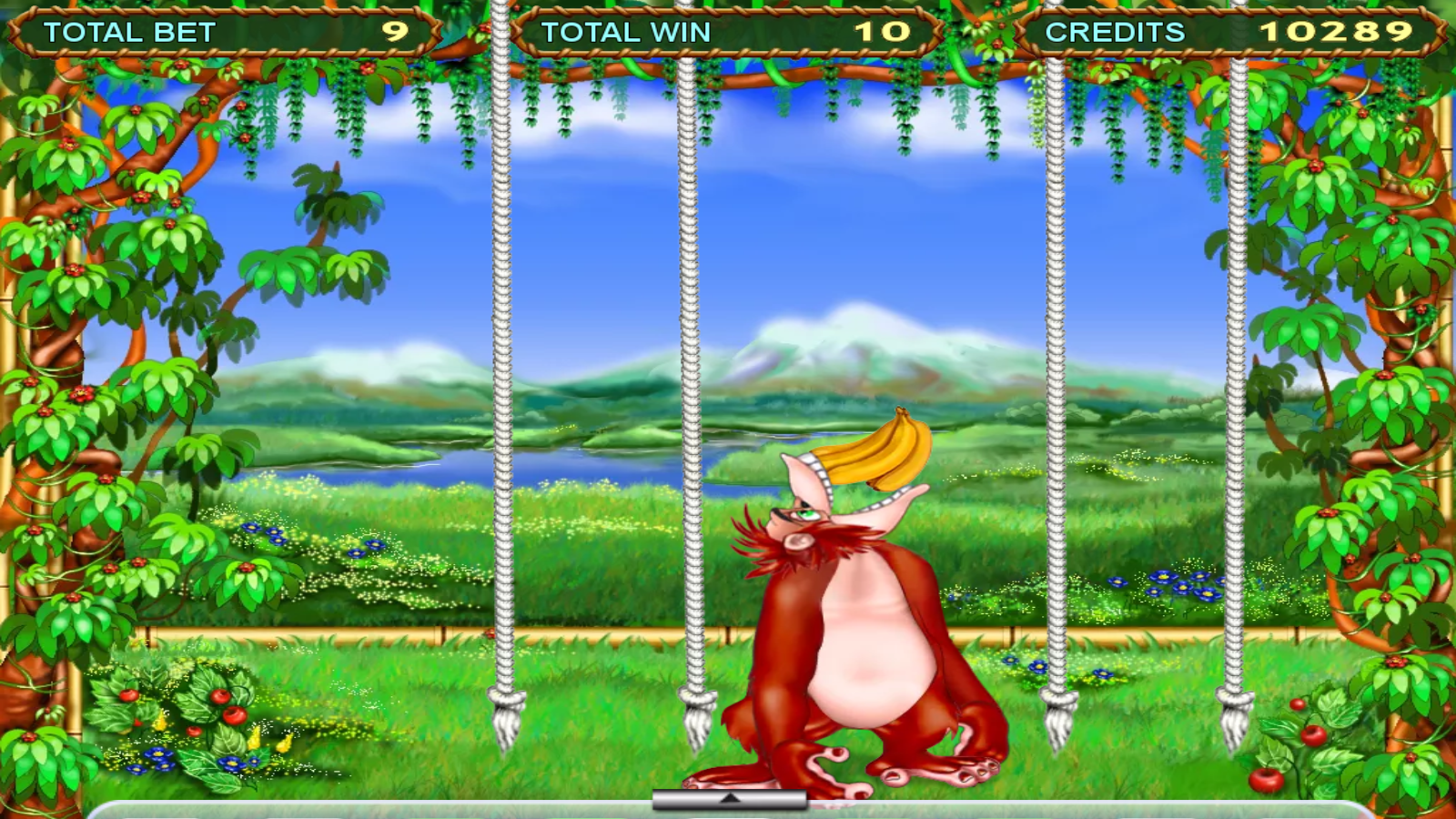Click the TOTAL BET display panel

coord(218,29)
